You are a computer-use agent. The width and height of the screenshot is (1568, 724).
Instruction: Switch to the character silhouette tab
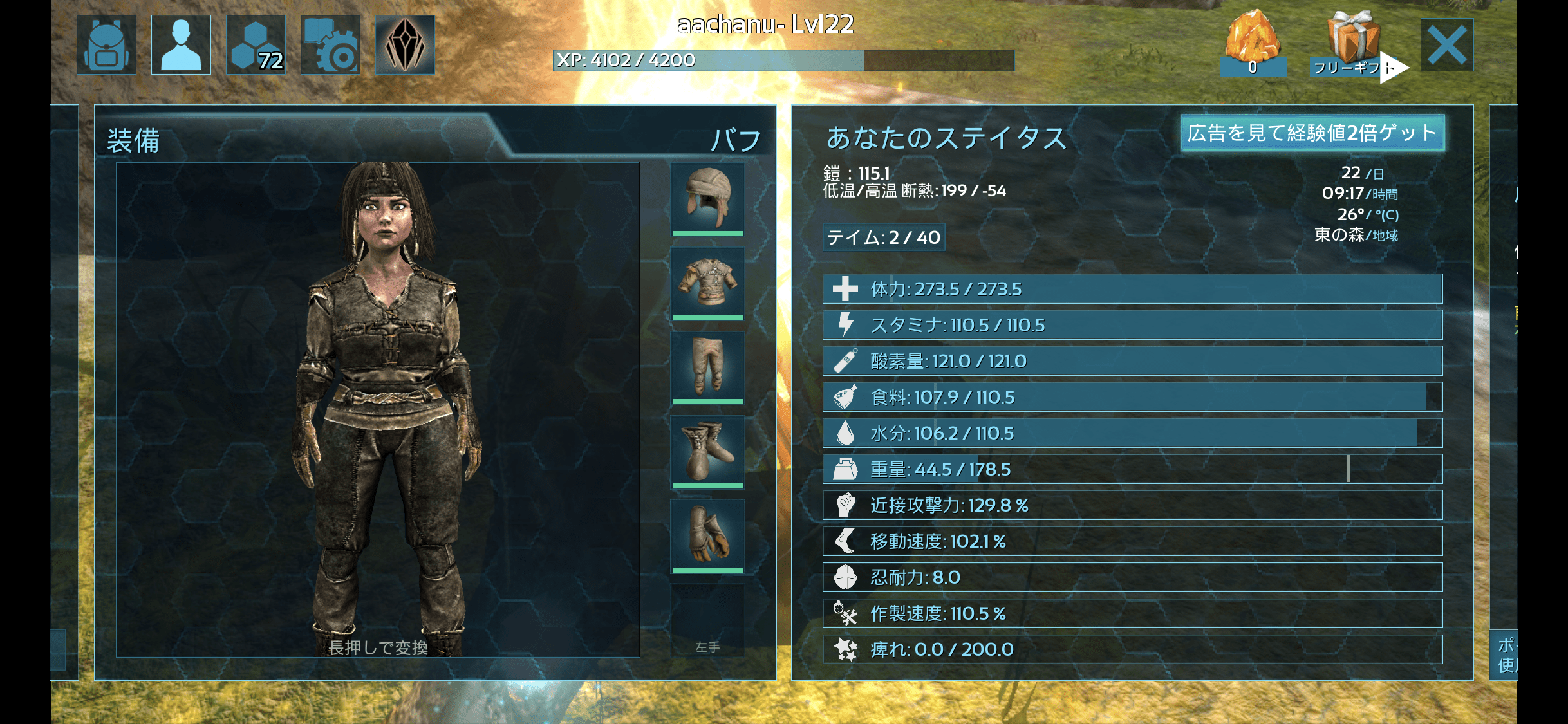pos(181,45)
